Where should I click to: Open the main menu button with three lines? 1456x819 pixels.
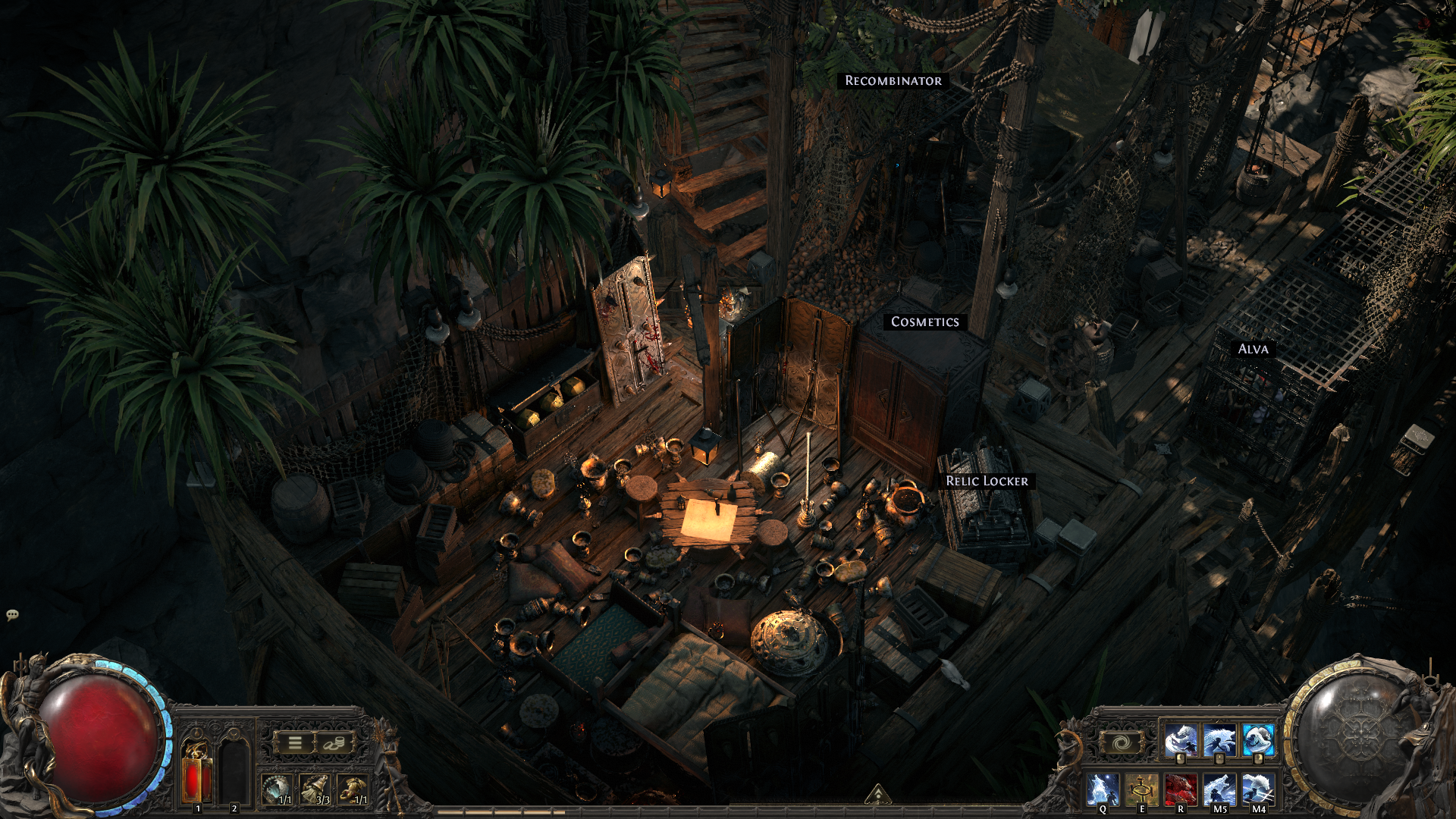point(295,743)
